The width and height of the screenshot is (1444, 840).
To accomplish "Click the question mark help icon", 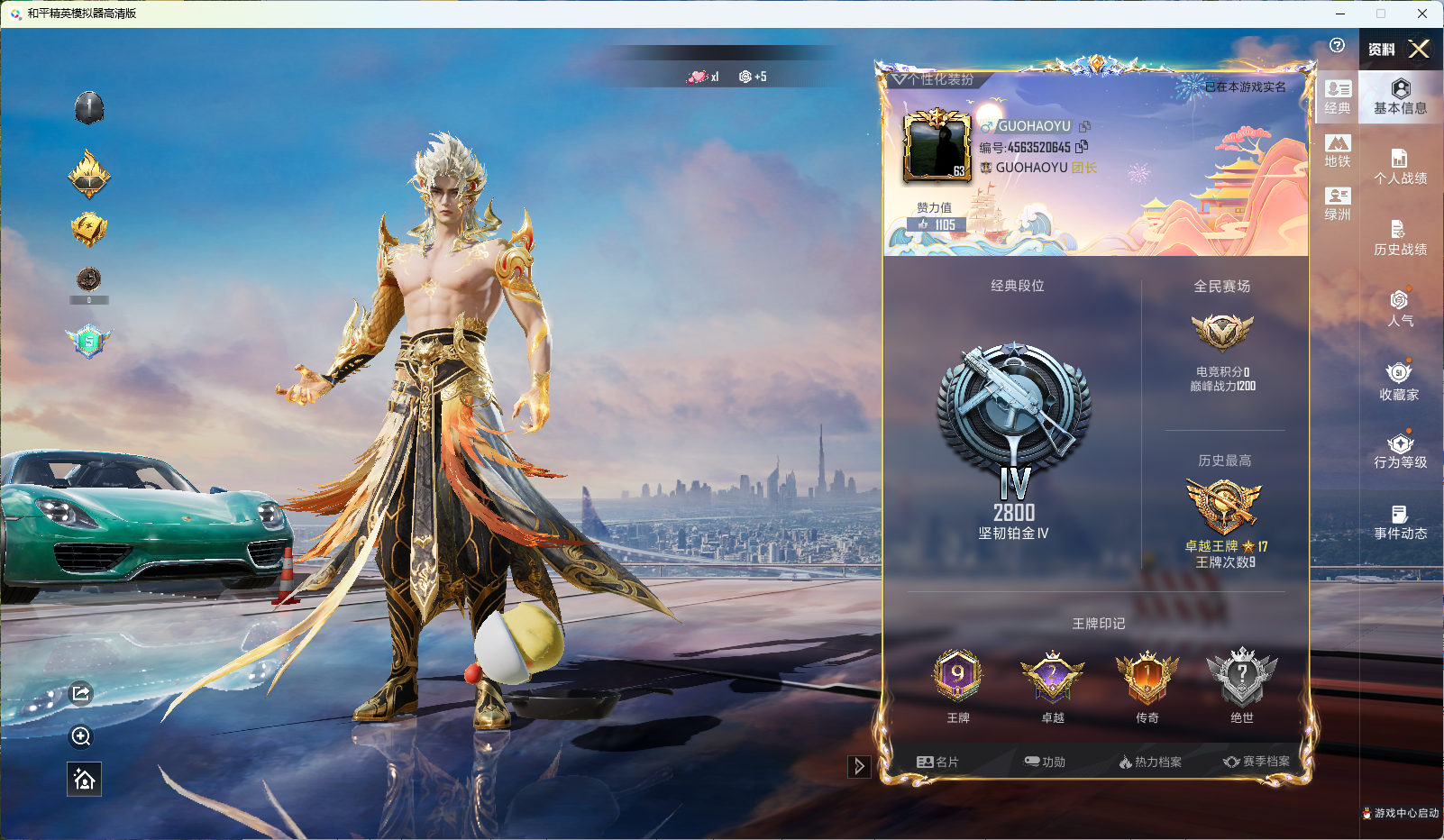I will pos(1337,45).
